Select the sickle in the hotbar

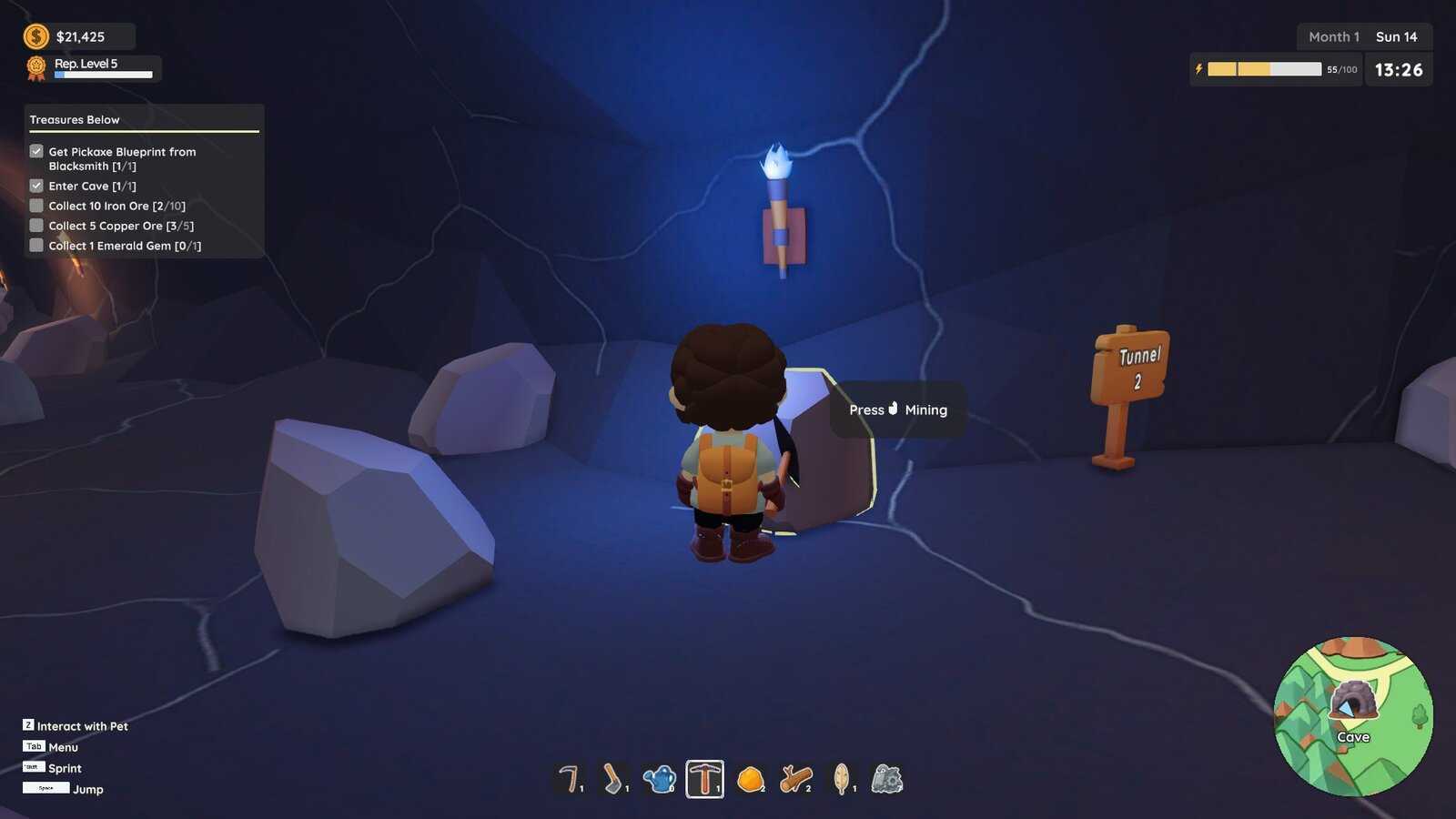coord(569,779)
